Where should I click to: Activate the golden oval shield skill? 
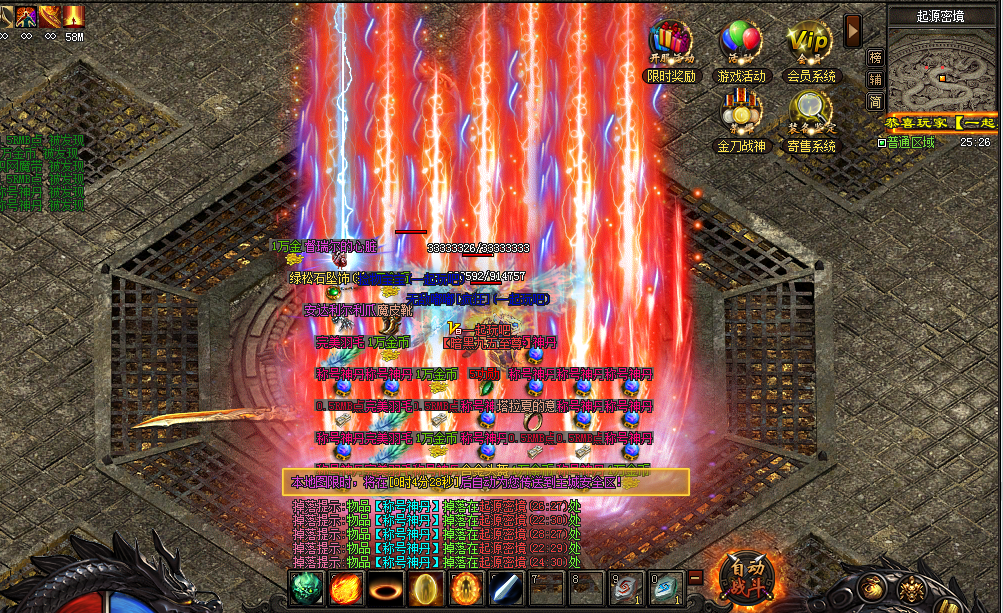(426, 587)
